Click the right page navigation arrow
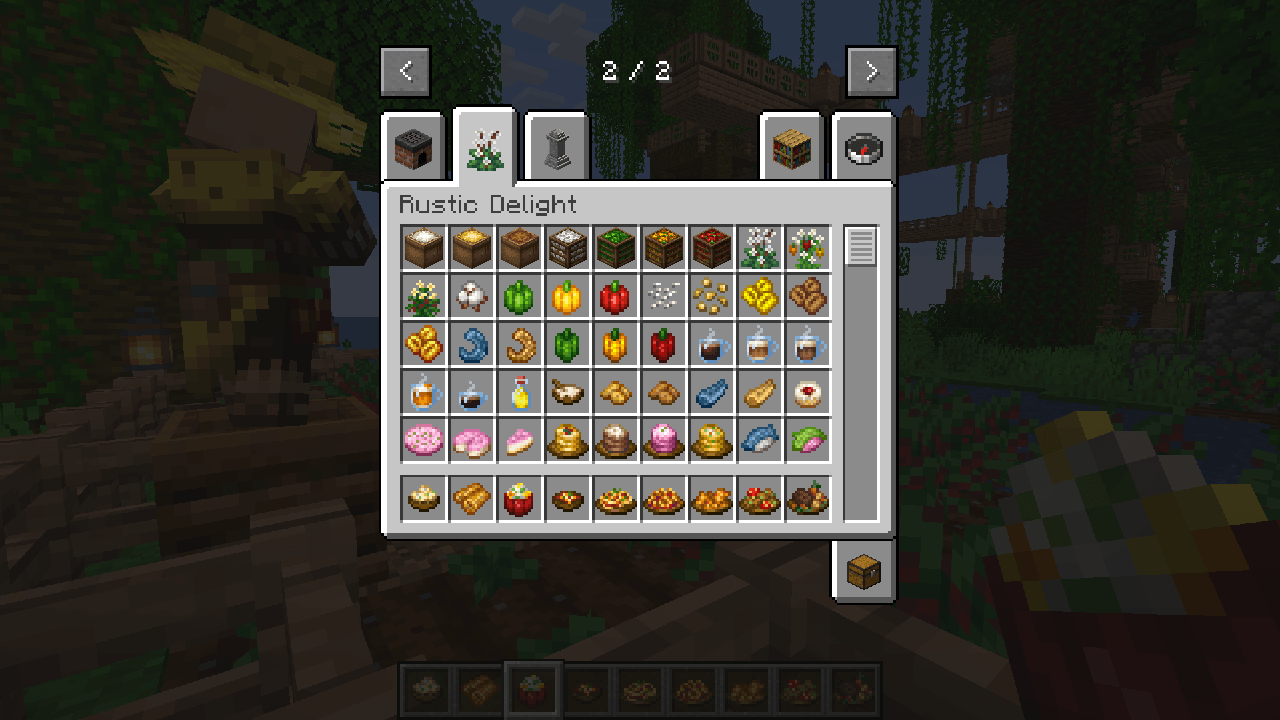This screenshot has height=720, width=1280. (871, 71)
